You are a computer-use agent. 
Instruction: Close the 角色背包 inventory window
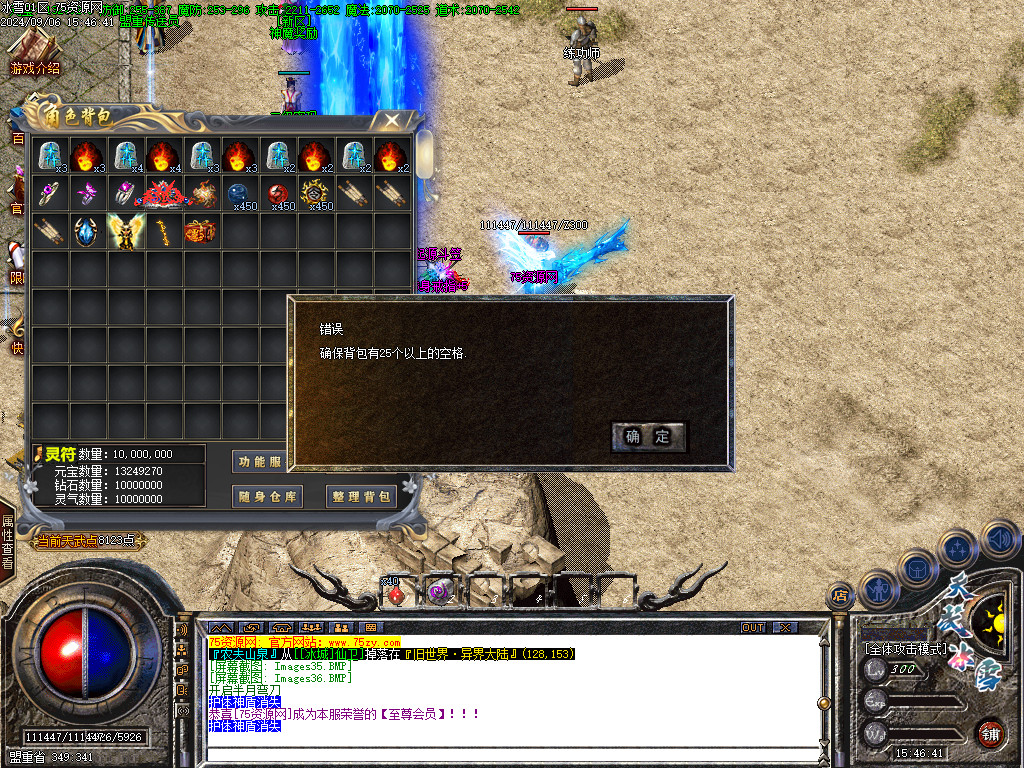click(389, 121)
